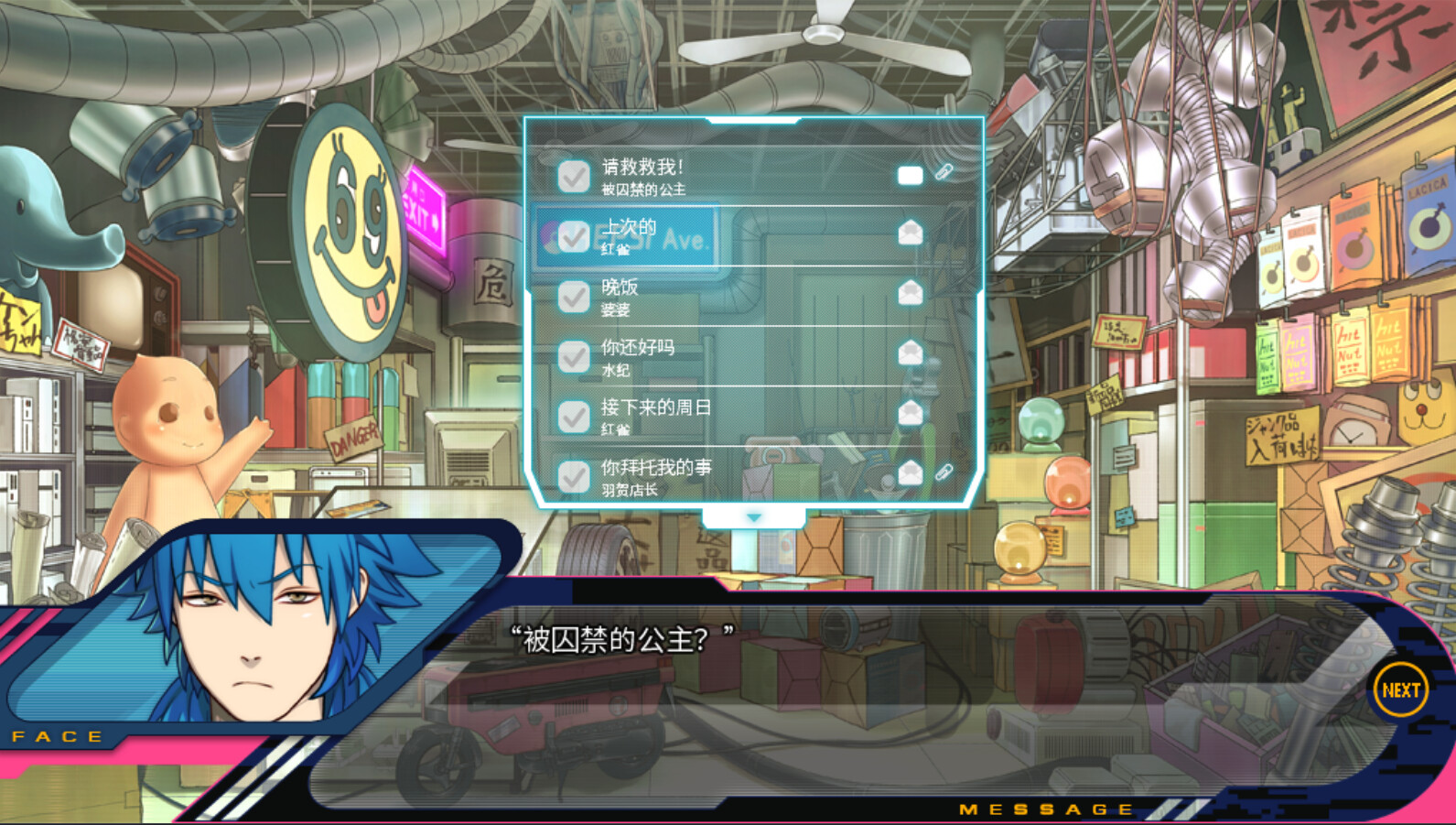Click the FACE panel label
1456x825 pixels.
pyautogui.click(x=57, y=736)
